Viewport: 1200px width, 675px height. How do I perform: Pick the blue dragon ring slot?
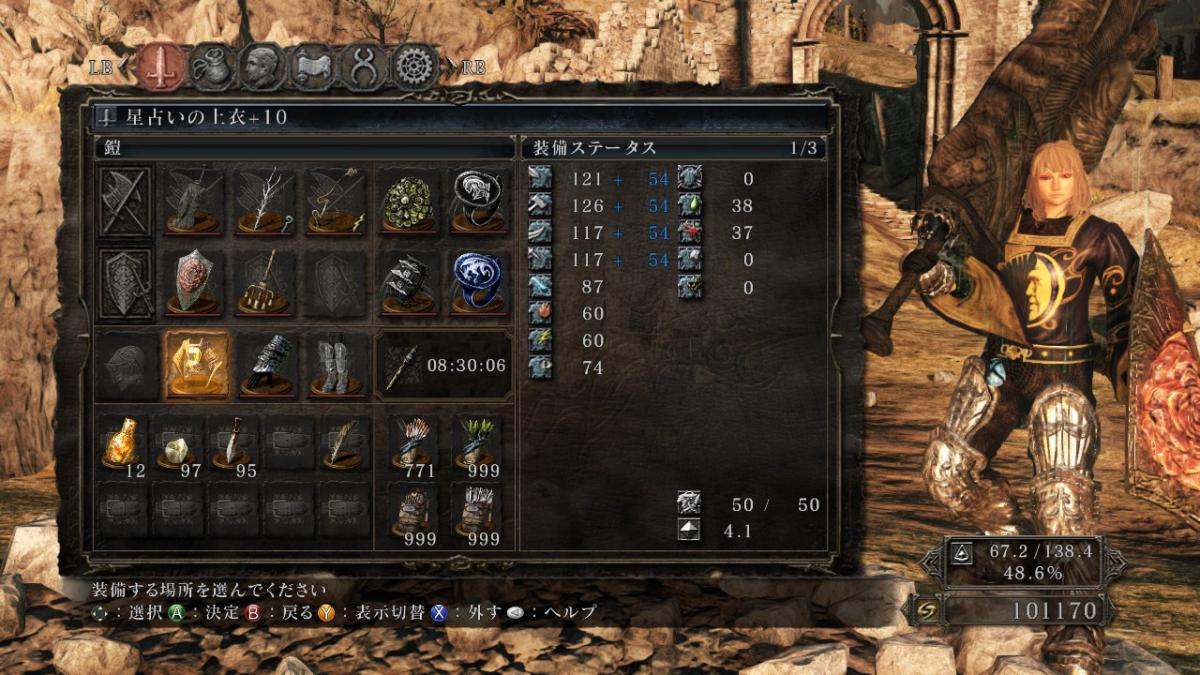(x=477, y=284)
